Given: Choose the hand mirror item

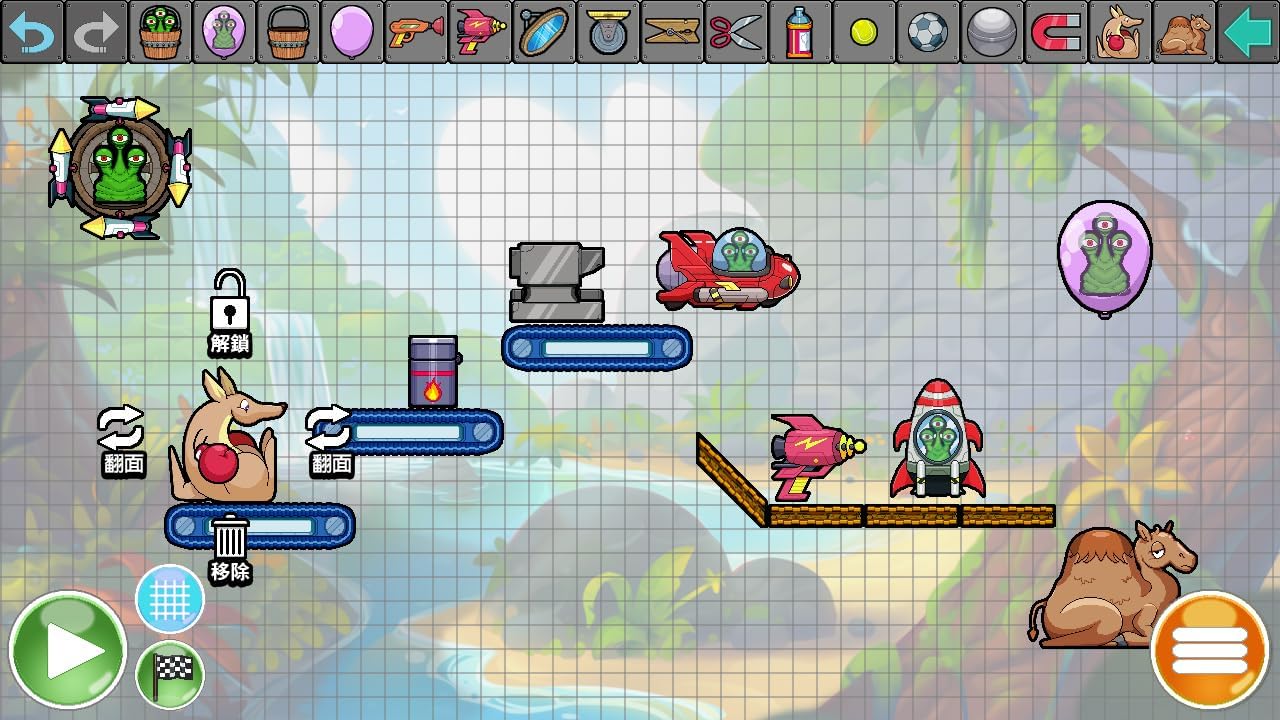Looking at the screenshot, I should click(x=543, y=30).
